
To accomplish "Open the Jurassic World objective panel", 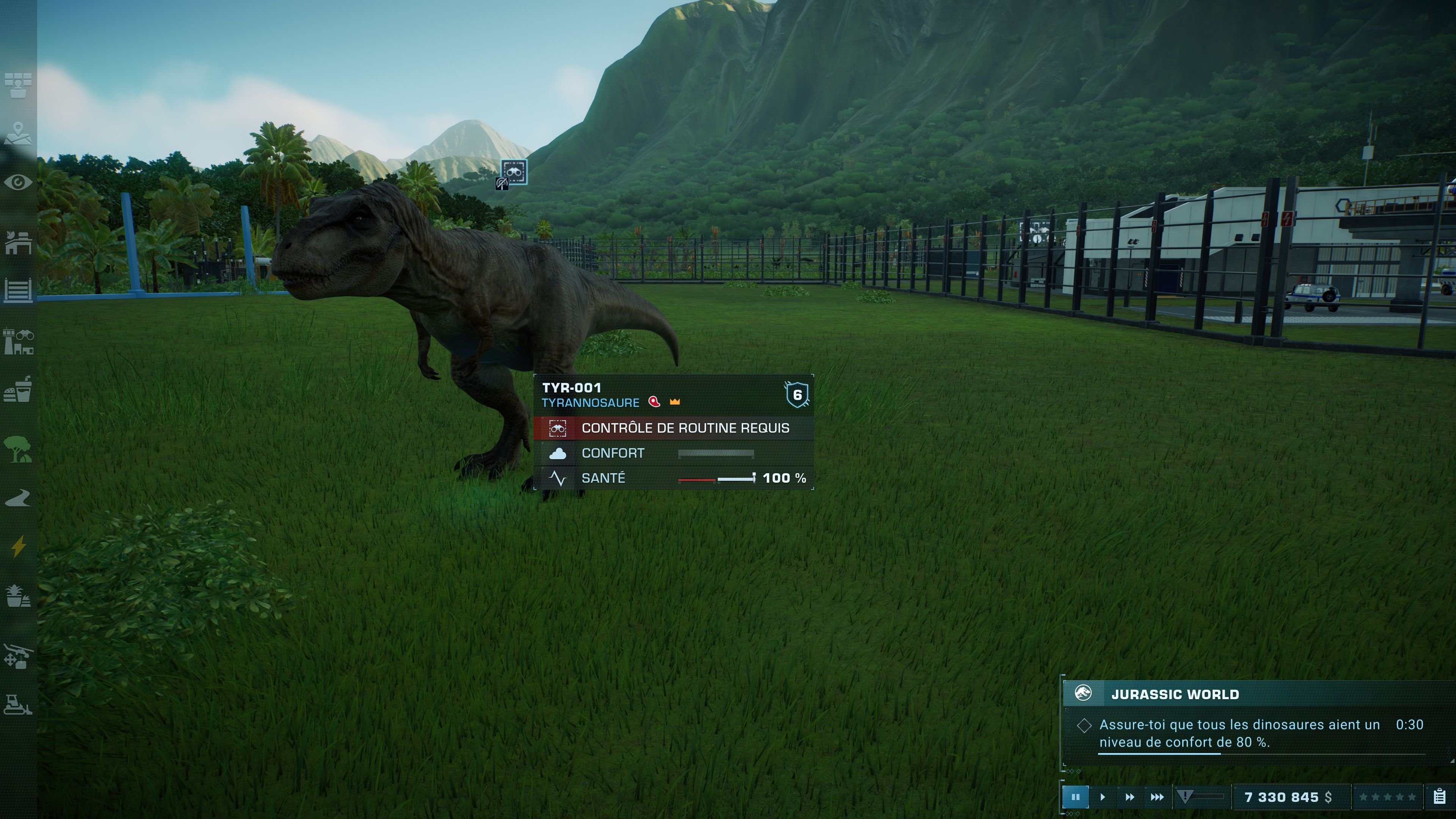I will [x=1175, y=694].
